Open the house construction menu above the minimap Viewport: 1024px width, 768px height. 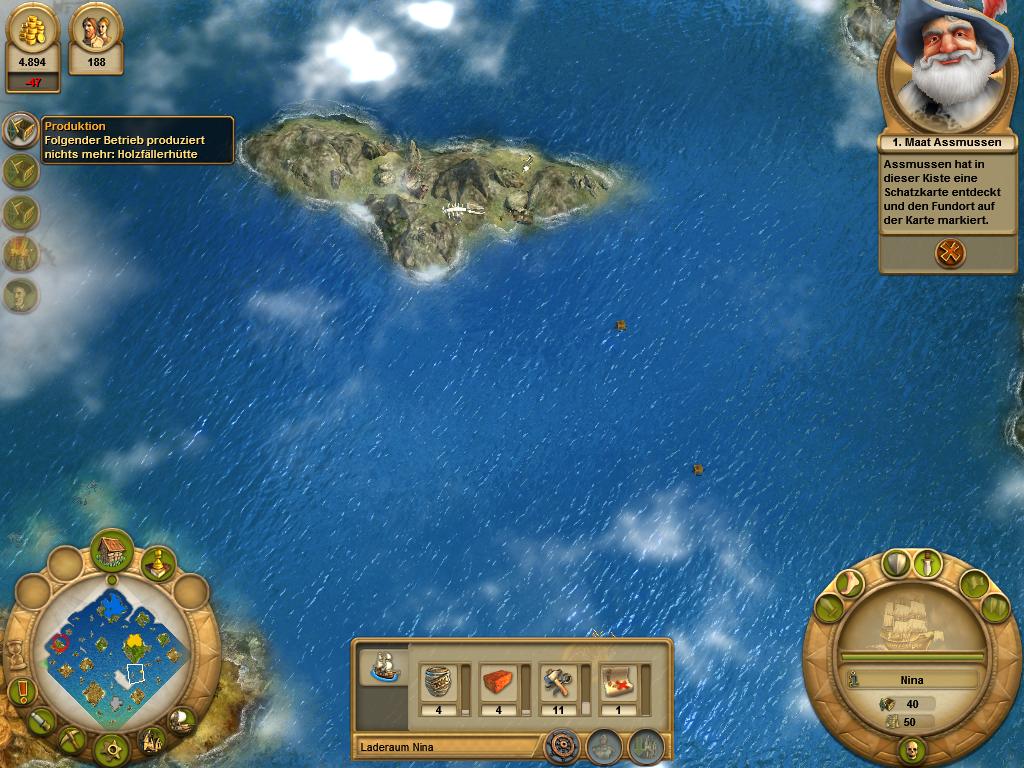pos(112,549)
